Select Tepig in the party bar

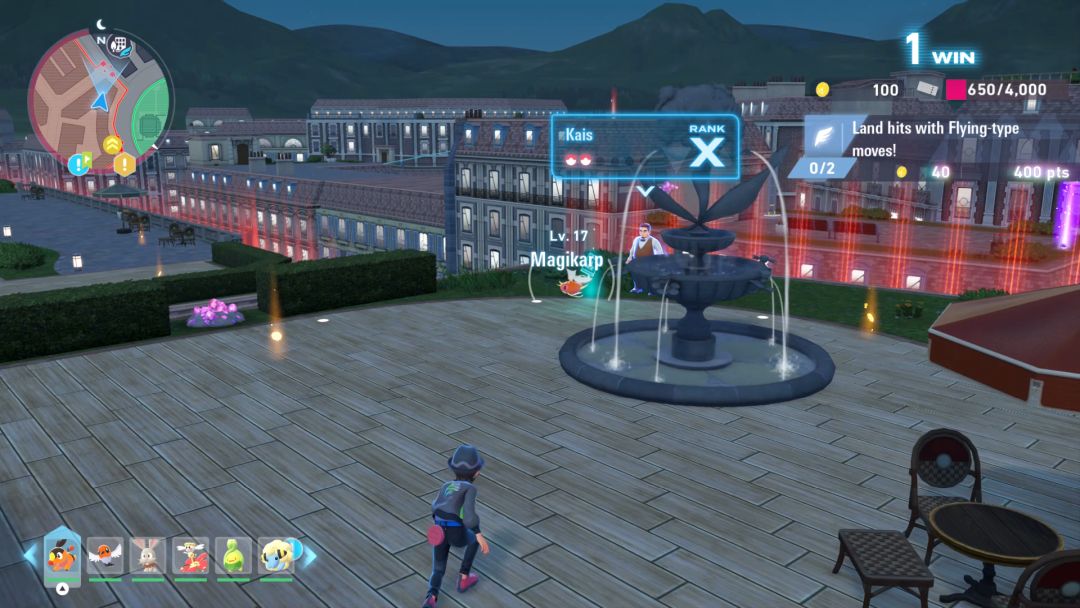[x=62, y=555]
